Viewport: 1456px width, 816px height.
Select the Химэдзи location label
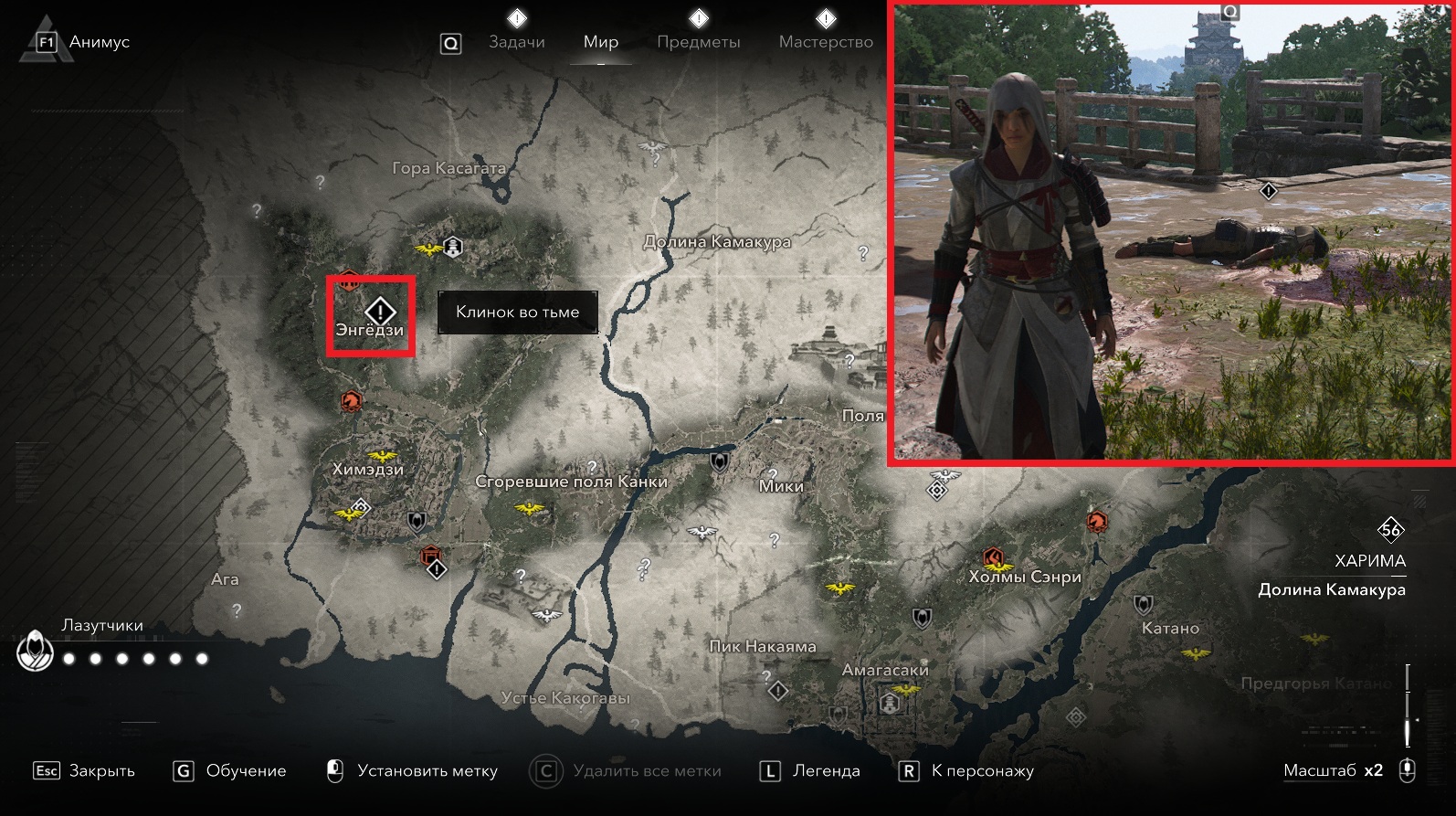[x=368, y=470]
